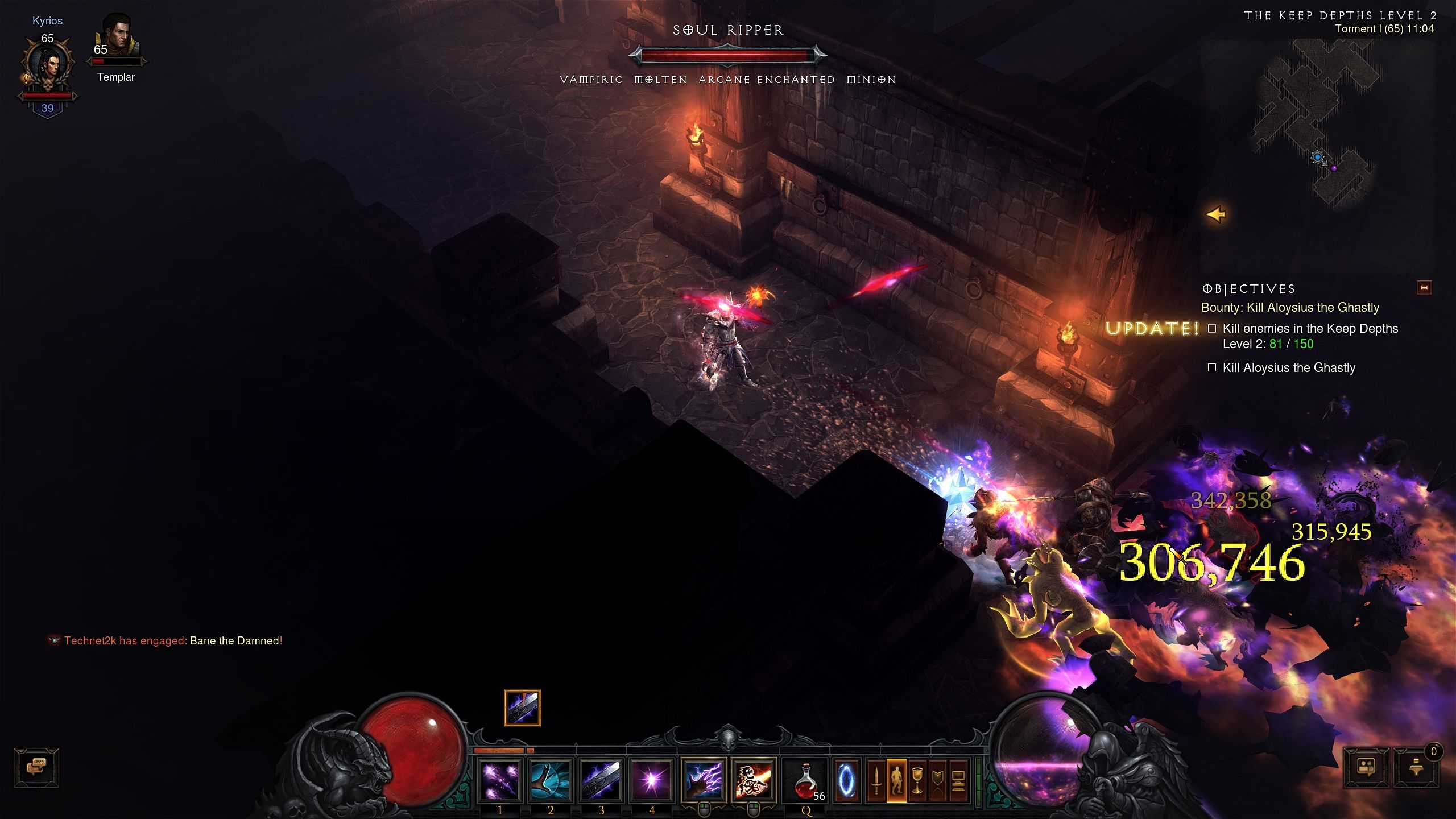Open the minimap of Keep Depths

[x=1319, y=125]
